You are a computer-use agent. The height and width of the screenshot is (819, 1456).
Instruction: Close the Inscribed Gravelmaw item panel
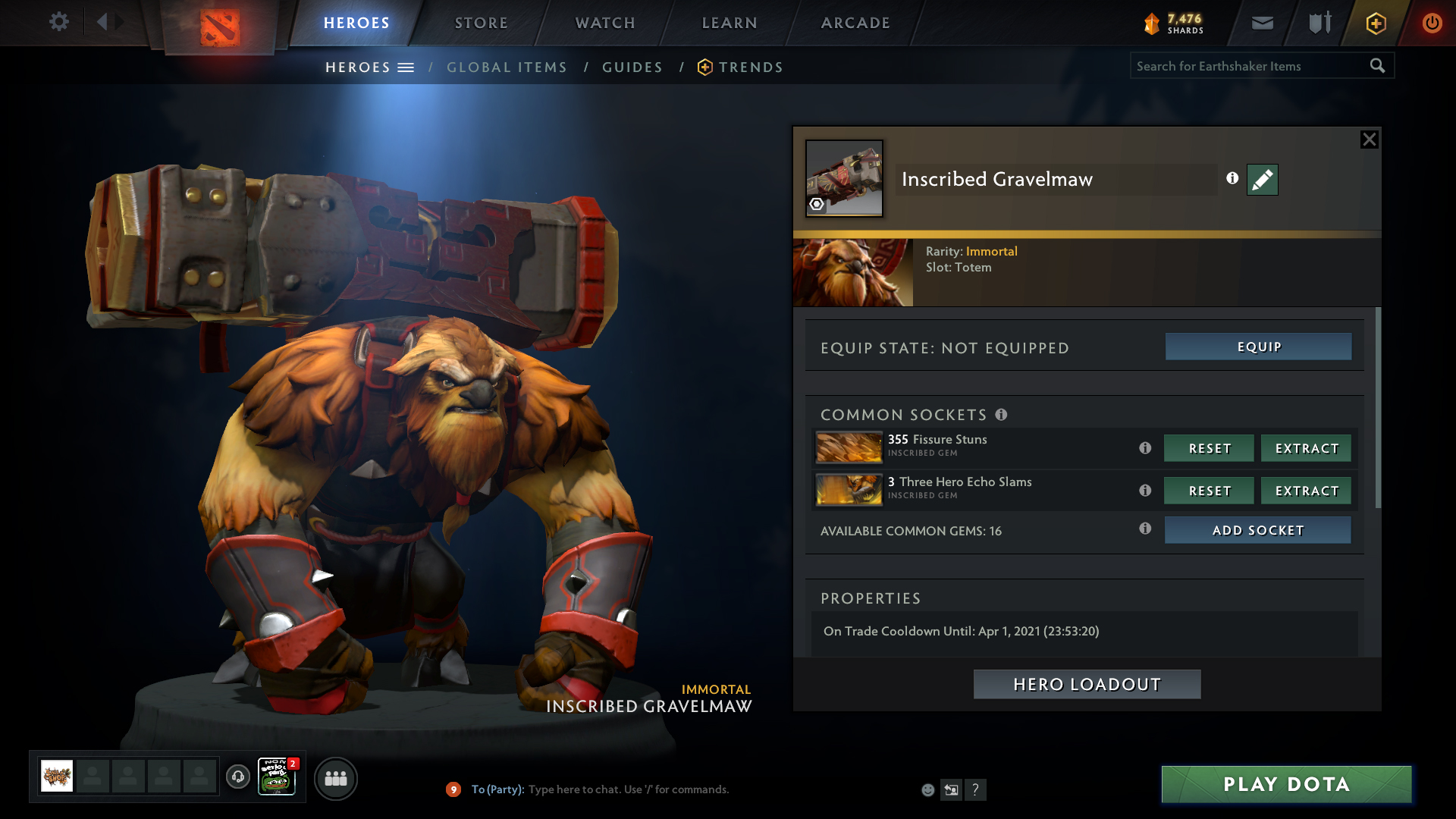click(x=1369, y=140)
